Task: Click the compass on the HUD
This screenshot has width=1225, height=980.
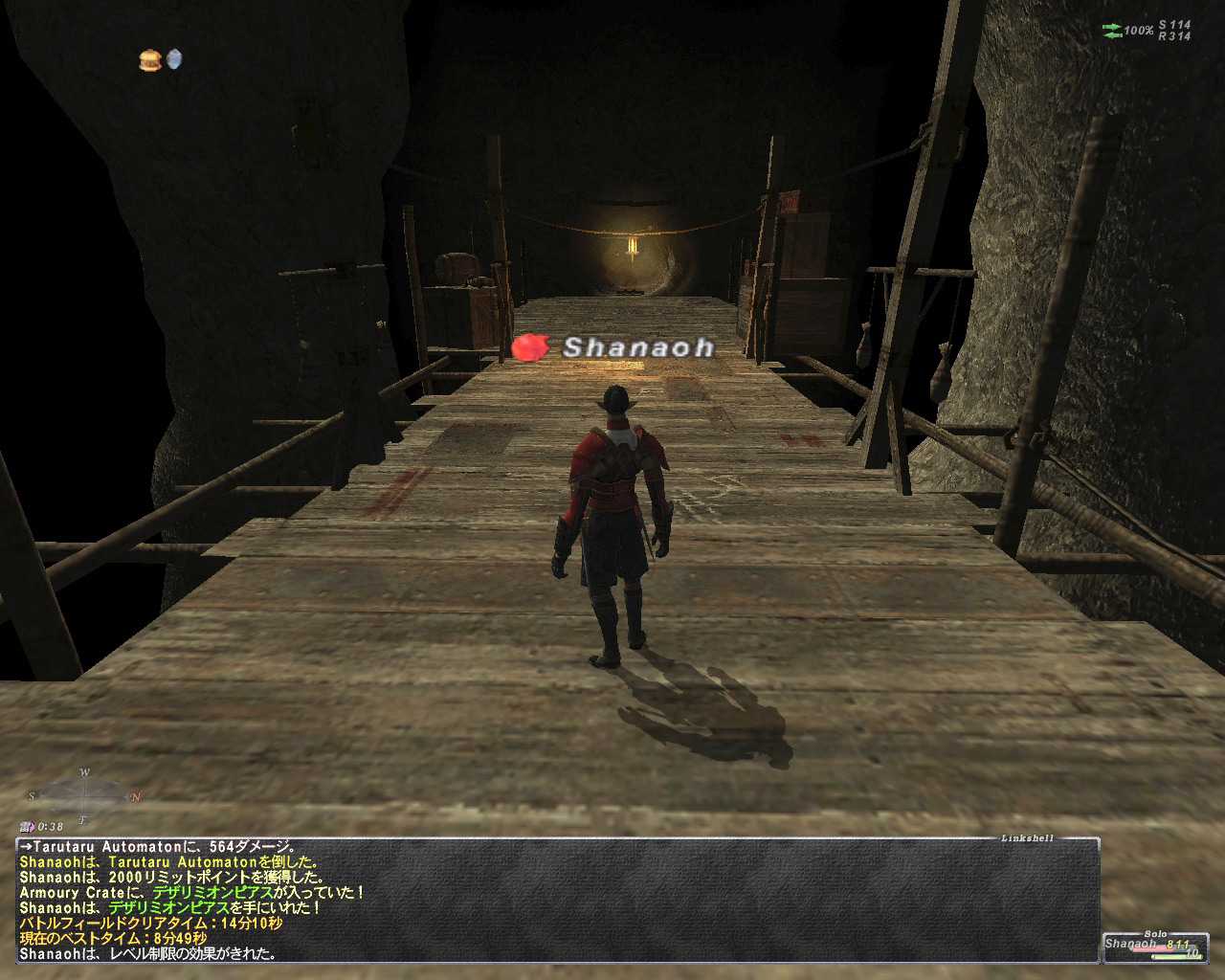Action: tap(84, 793)
